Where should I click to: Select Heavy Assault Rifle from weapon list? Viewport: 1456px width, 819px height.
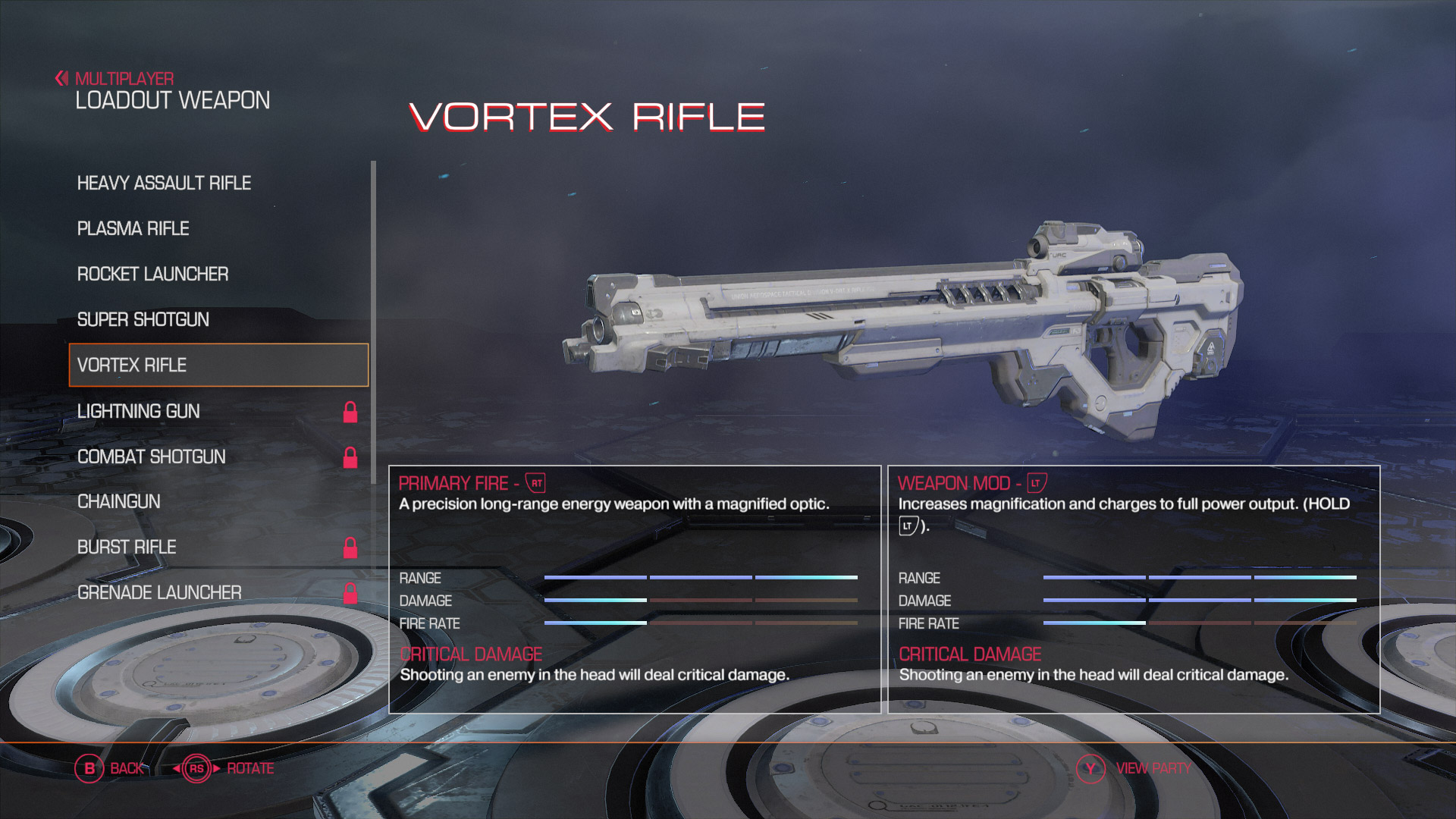tap(164, 183)
